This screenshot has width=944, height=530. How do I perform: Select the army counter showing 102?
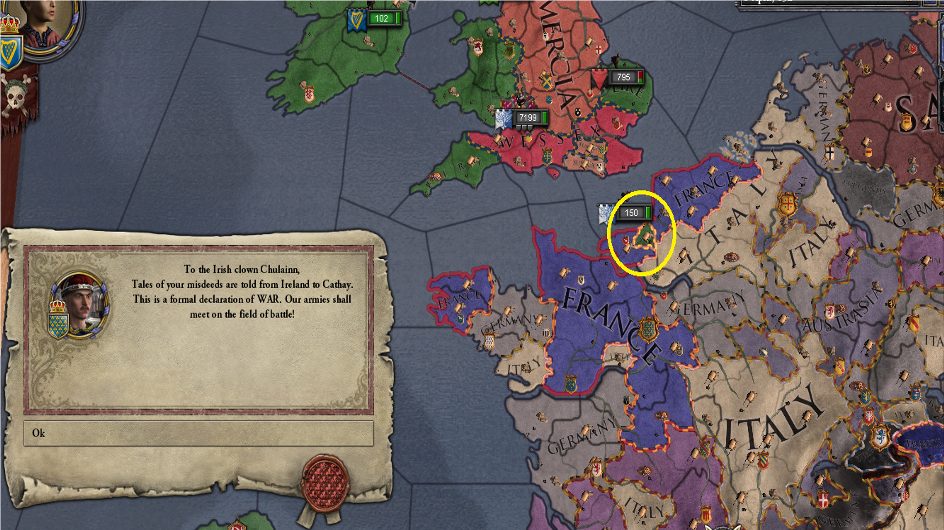pos(381,18)
